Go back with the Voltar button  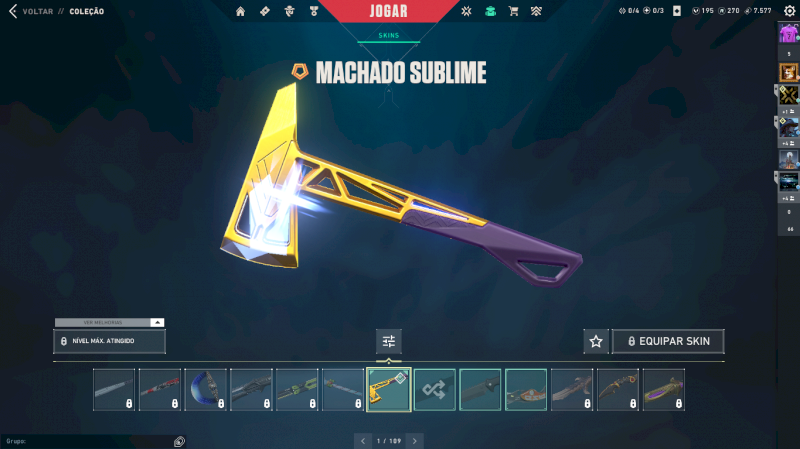30,12
